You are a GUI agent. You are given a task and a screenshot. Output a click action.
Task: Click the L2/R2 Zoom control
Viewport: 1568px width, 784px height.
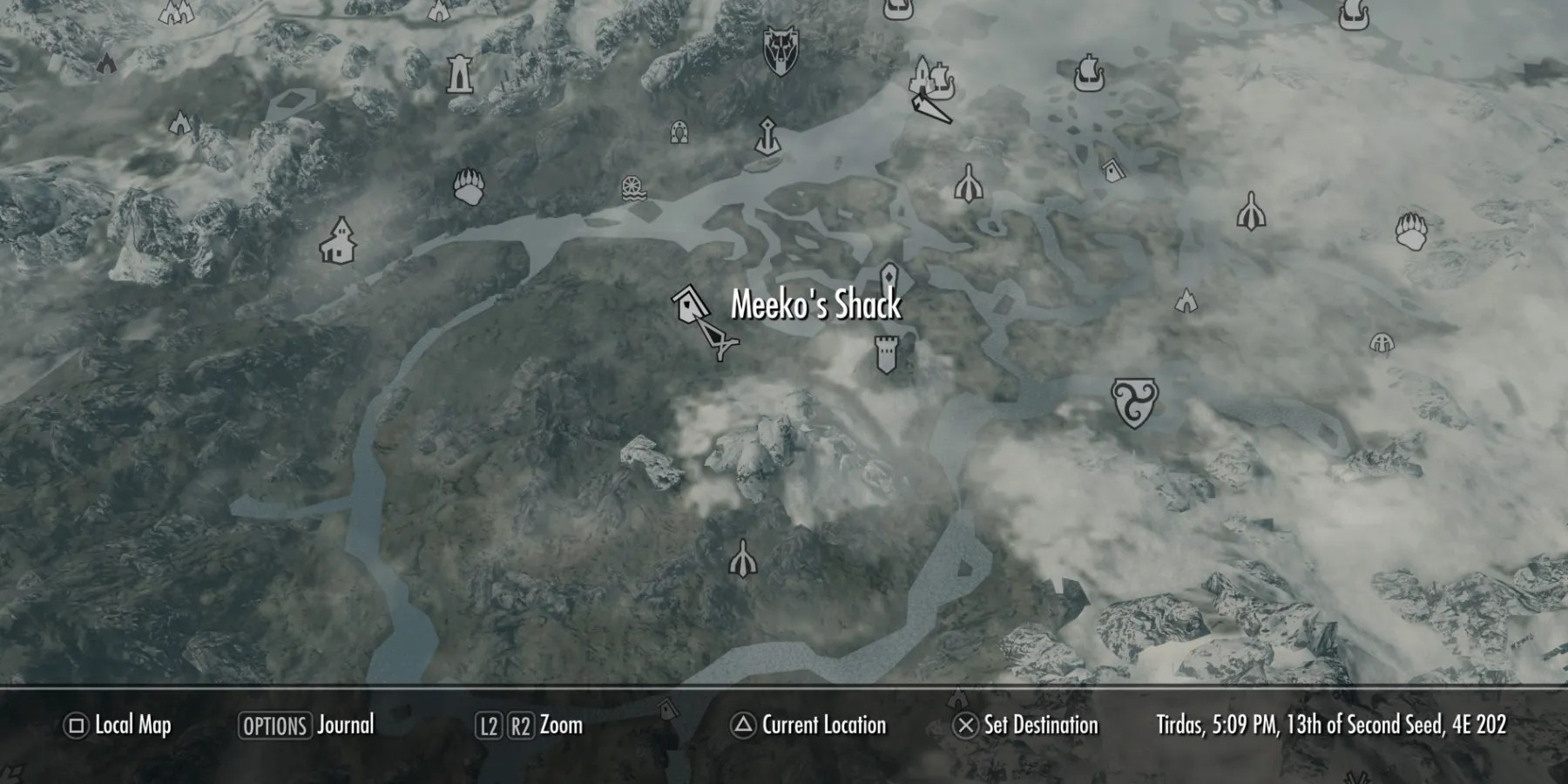tap(527, 726)
